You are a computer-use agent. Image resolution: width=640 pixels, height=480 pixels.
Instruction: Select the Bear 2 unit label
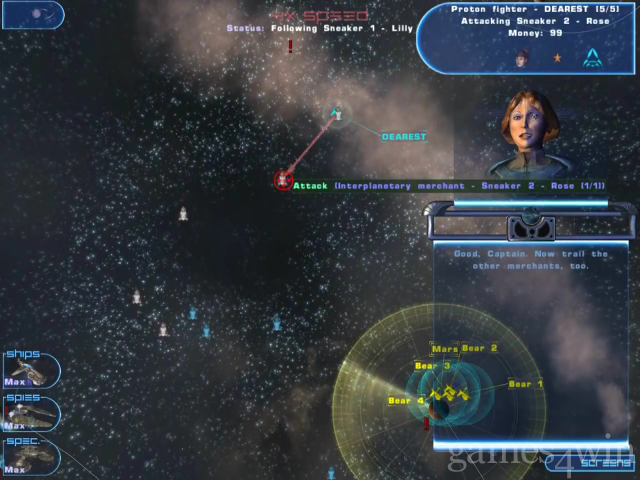coord(480,348)
